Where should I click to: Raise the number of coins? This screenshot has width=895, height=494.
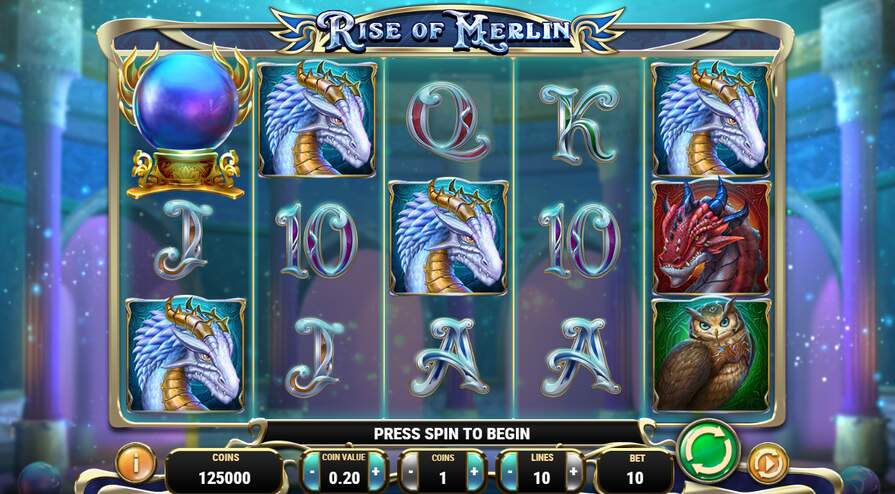tap(474, 470)
